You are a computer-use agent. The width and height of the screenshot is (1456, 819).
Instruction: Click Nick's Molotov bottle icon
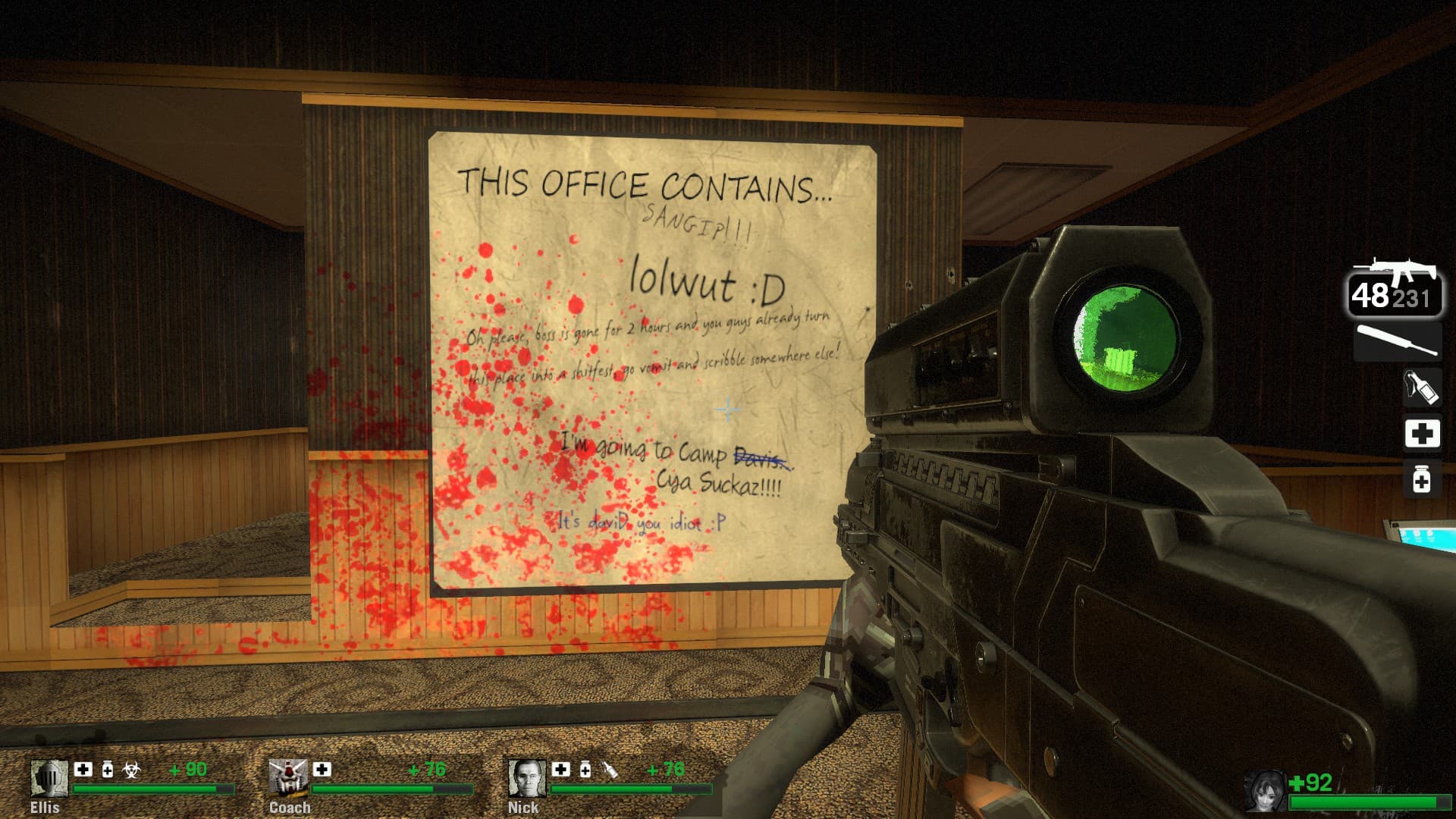point(609,770)
